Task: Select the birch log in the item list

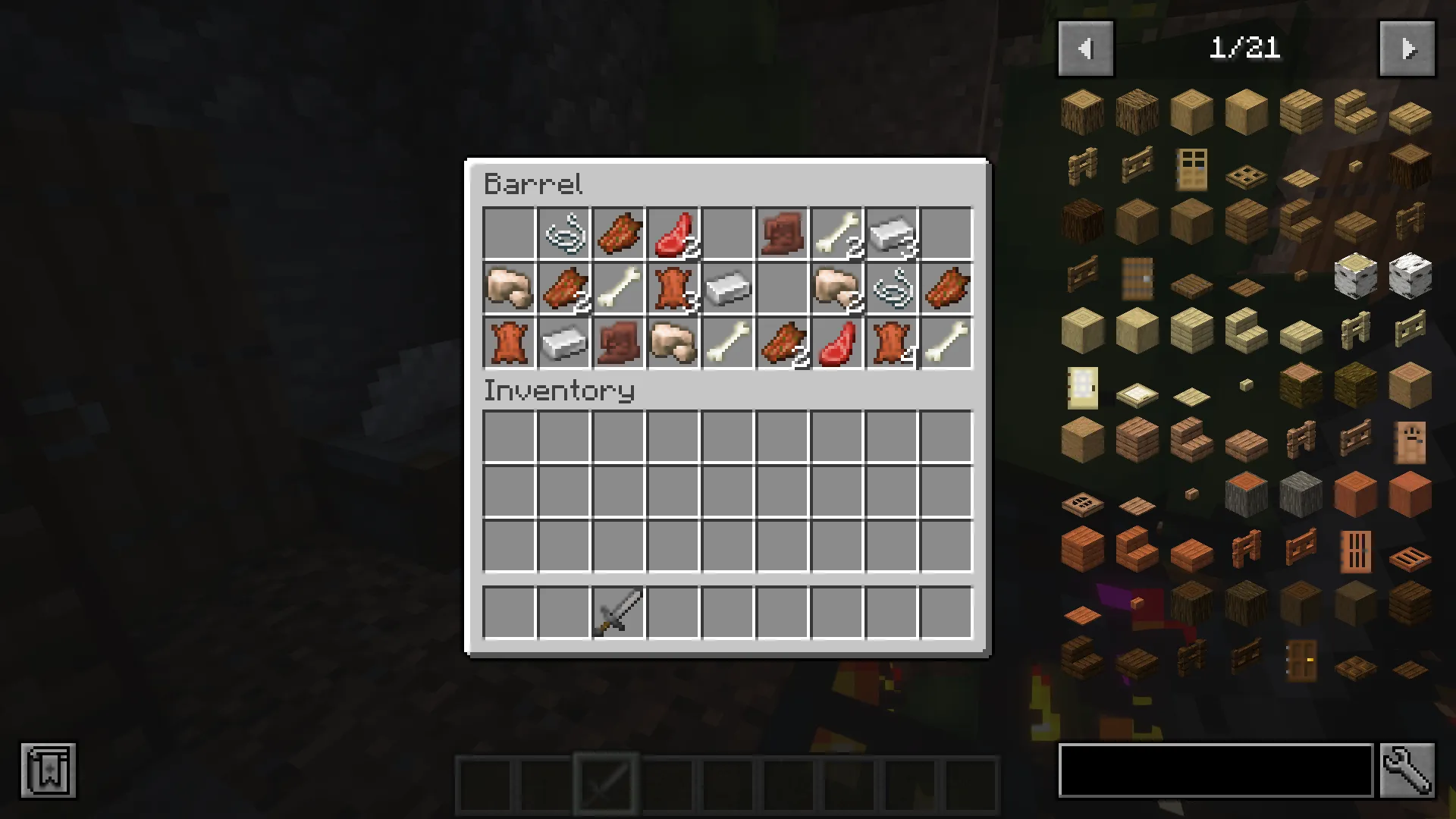Action: 1355,278
